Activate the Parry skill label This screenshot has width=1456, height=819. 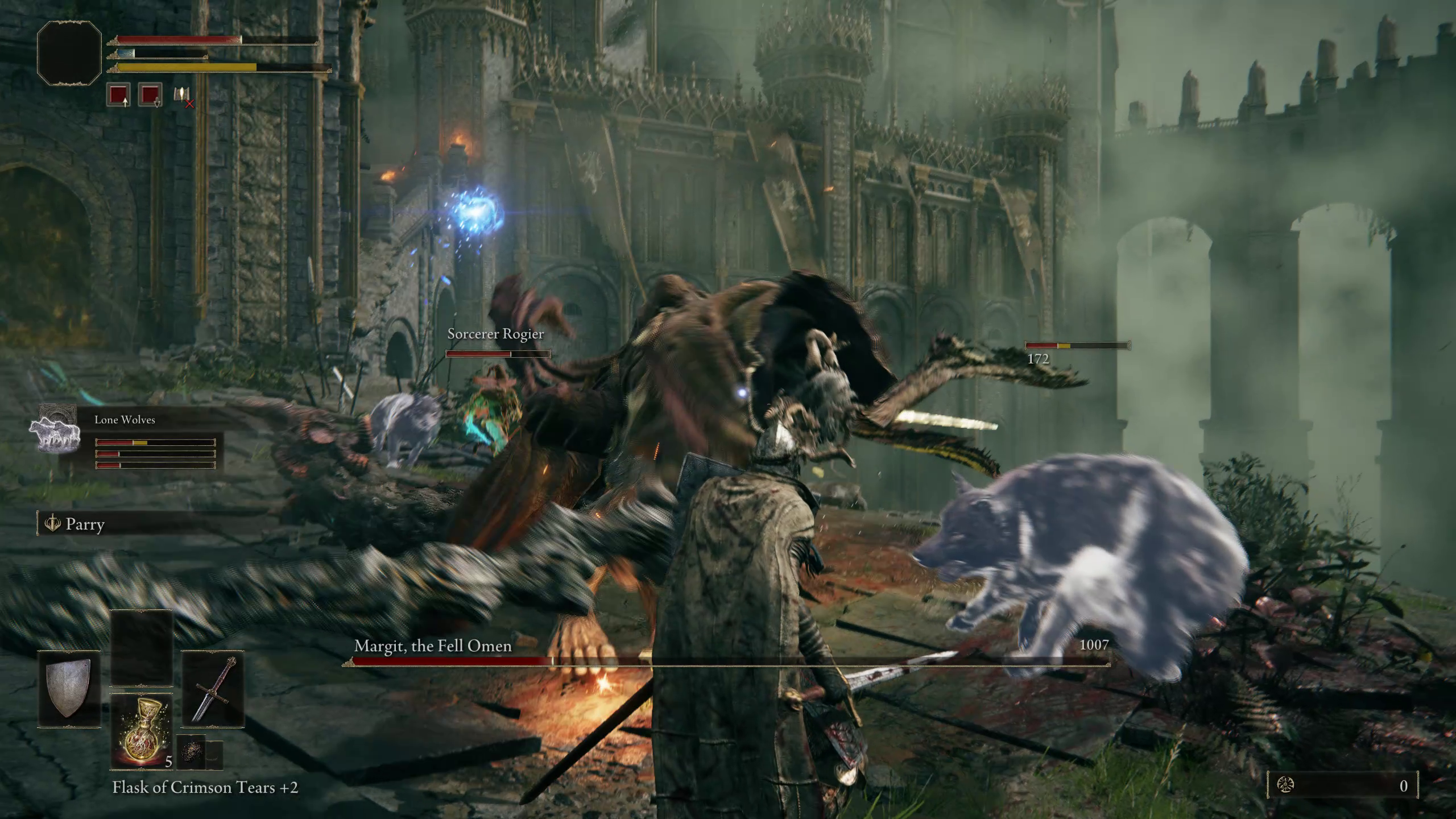(84, 524)
